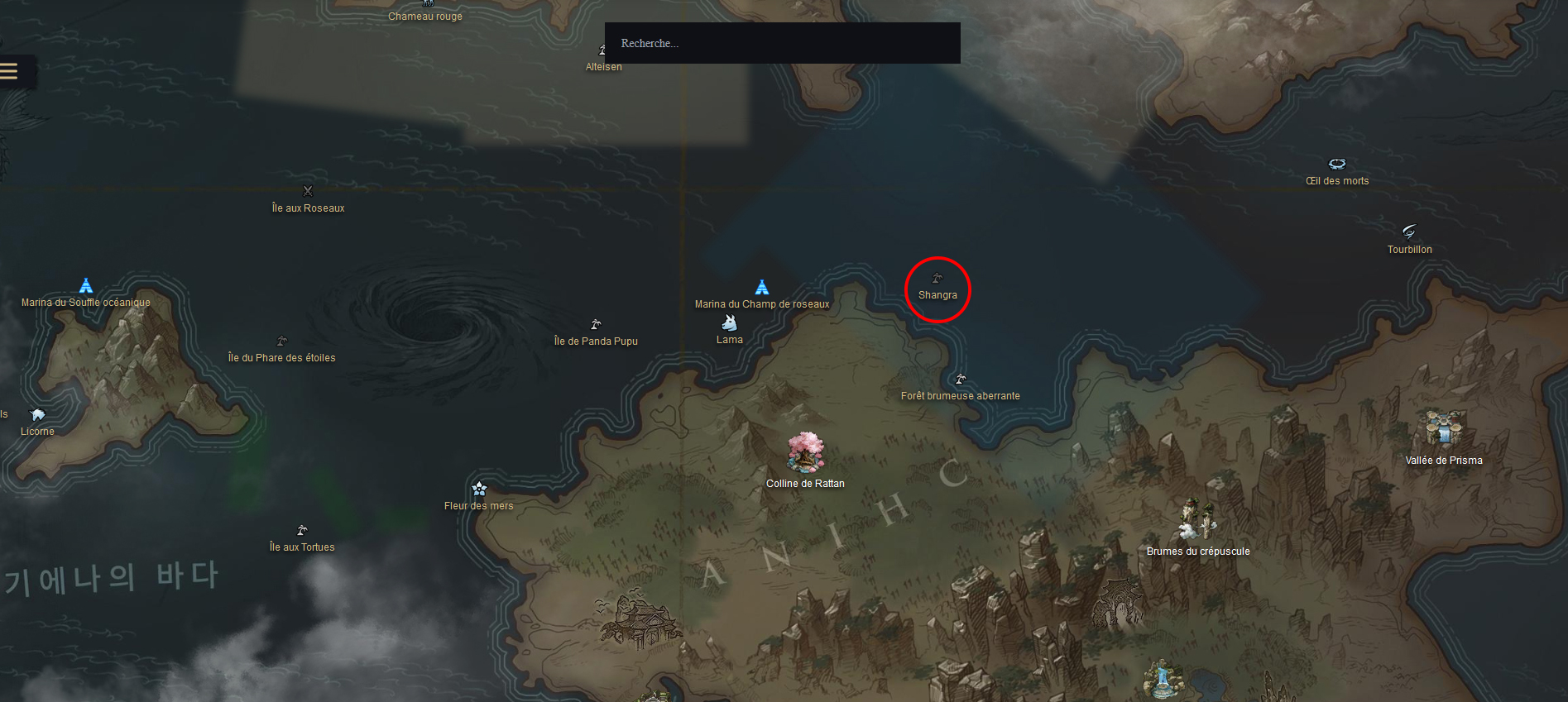The image size is (1568, 702).
Task: Click the Marina du Champ de roseaux harbor icon
Action: coord(761,287)
